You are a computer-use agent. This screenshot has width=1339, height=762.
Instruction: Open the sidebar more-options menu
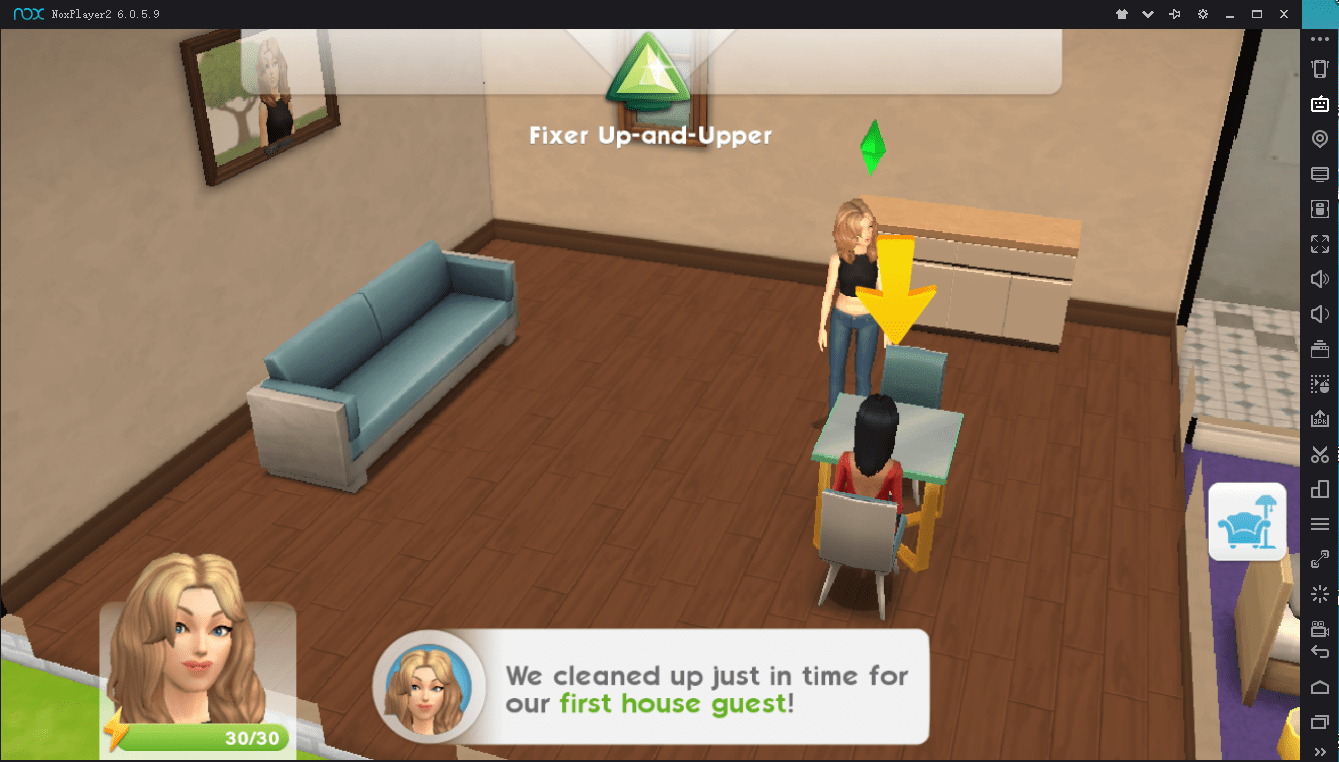coord(1320,38)
